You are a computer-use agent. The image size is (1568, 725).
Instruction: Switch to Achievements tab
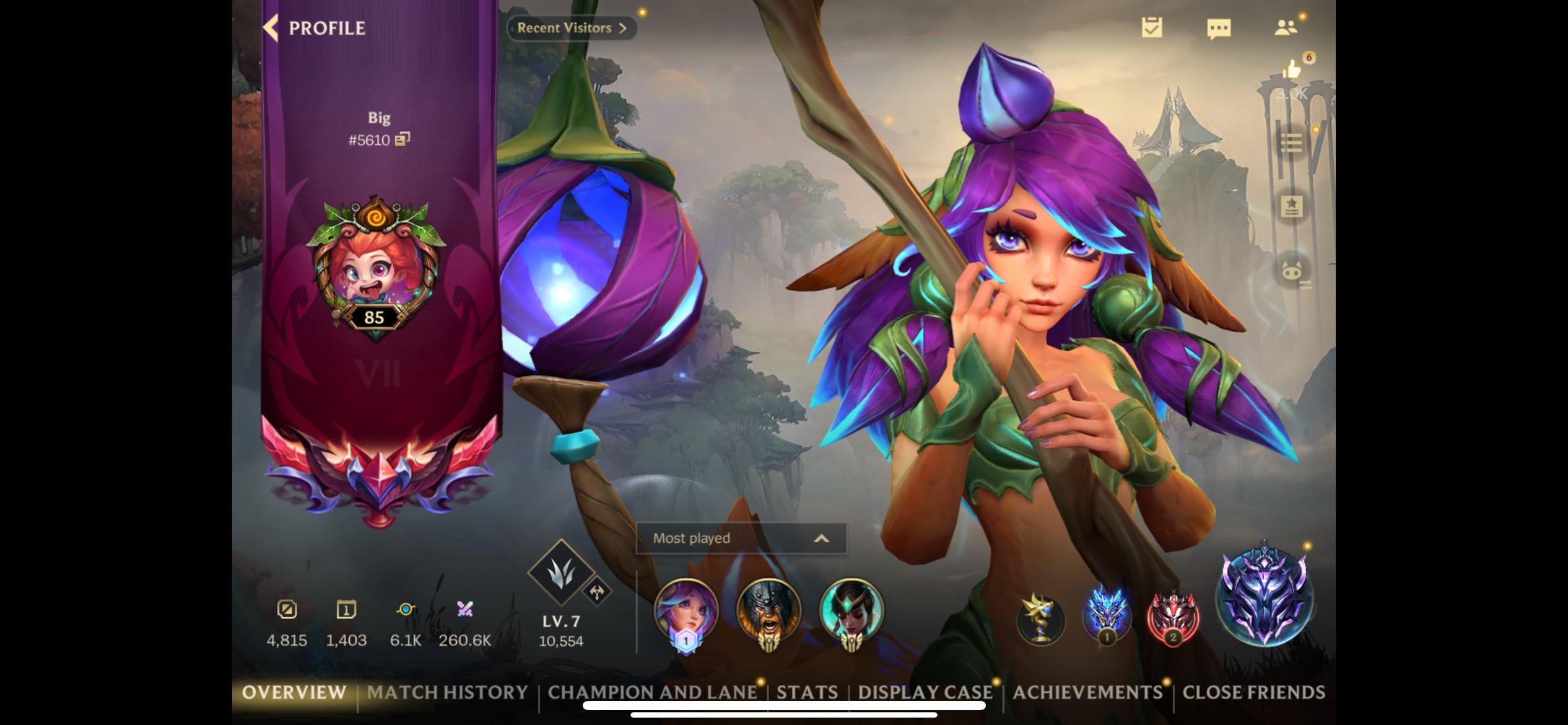1087,692
